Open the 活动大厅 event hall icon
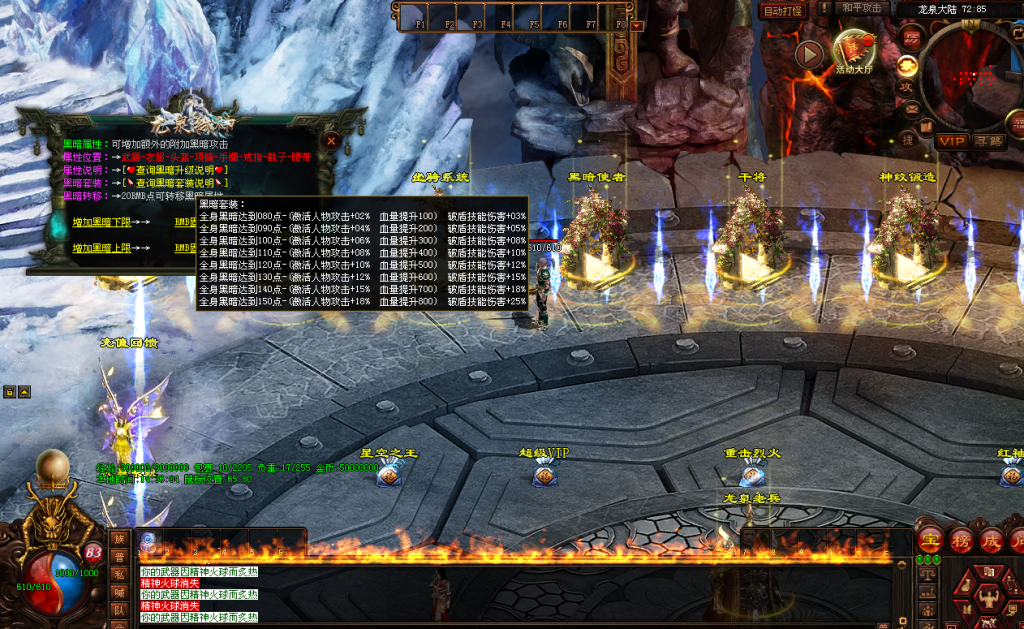Image resolution: width=1024 pixels, height=629 pixels. (x=855, y=50)
